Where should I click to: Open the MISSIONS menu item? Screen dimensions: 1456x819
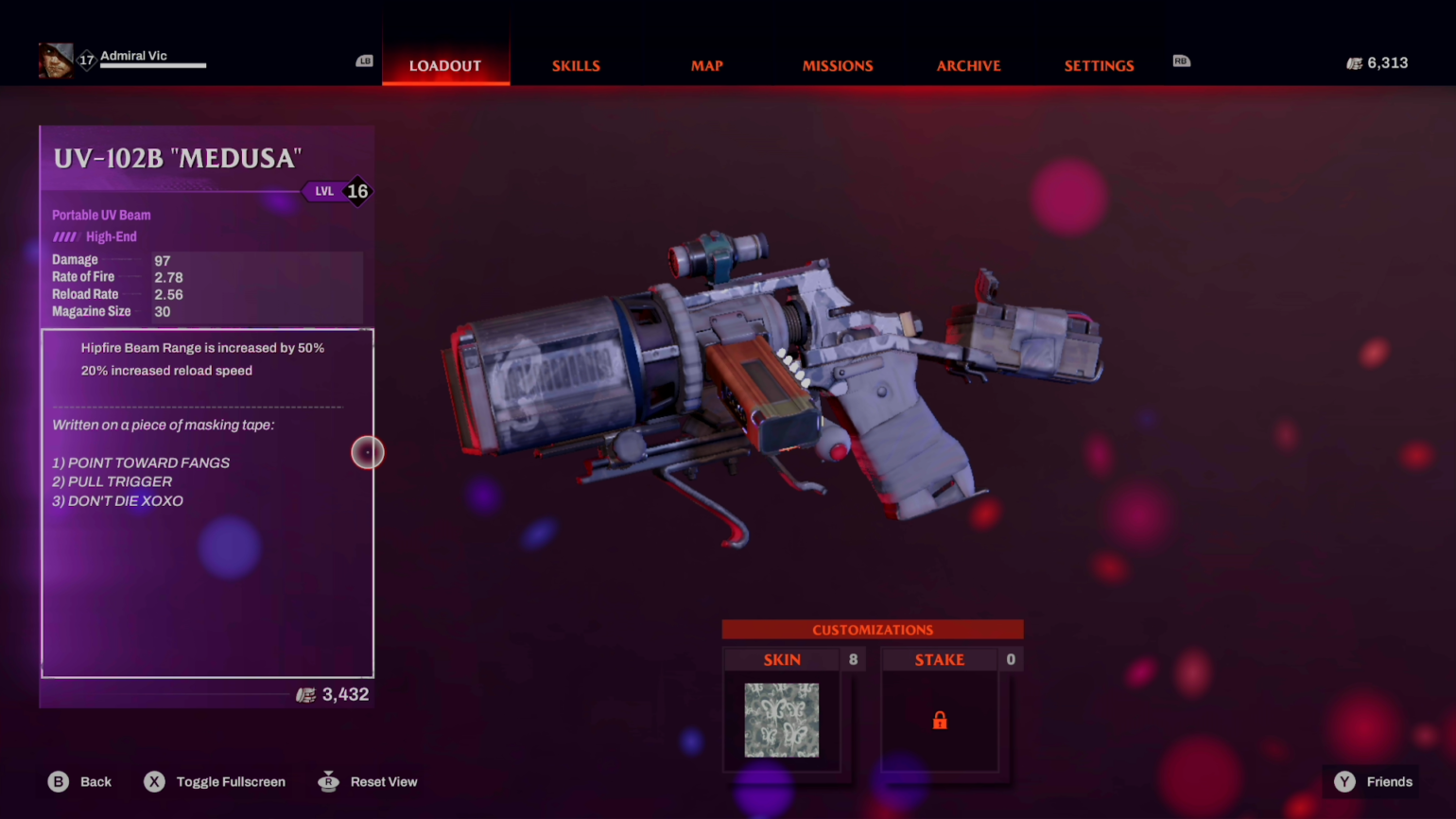(838, 65)
